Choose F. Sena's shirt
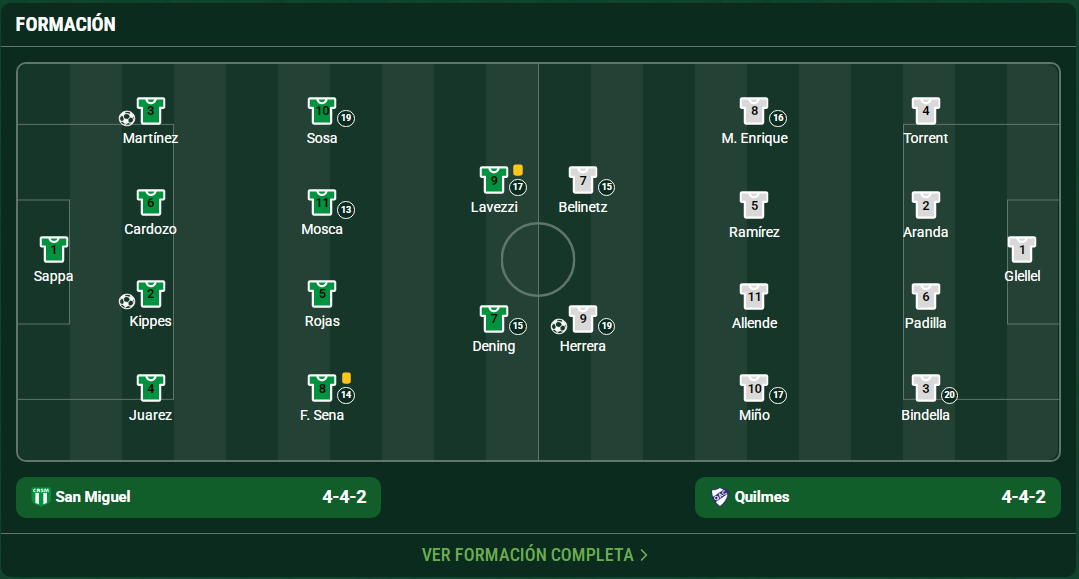 321,388
